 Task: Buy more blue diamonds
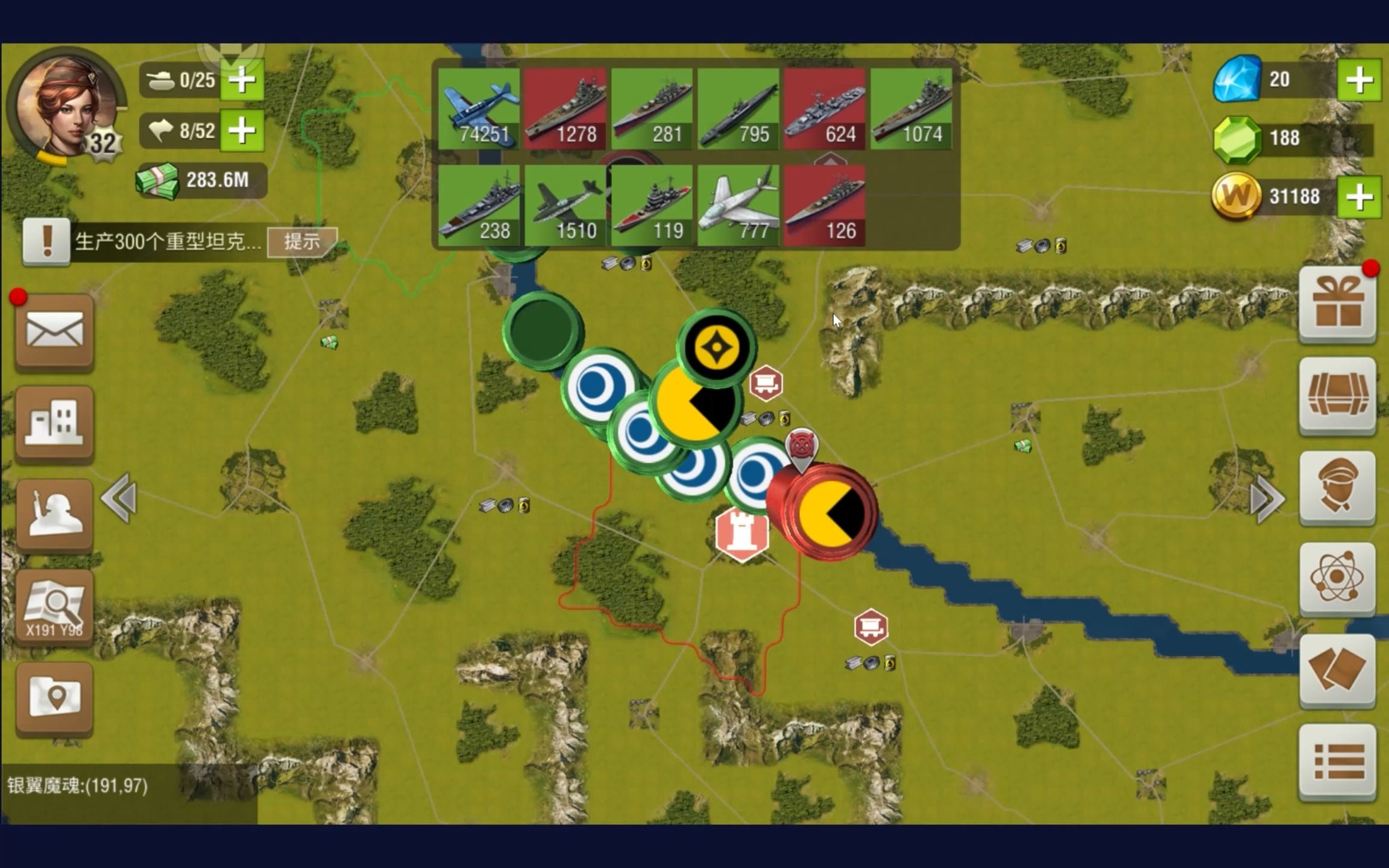coord(1359,80)
